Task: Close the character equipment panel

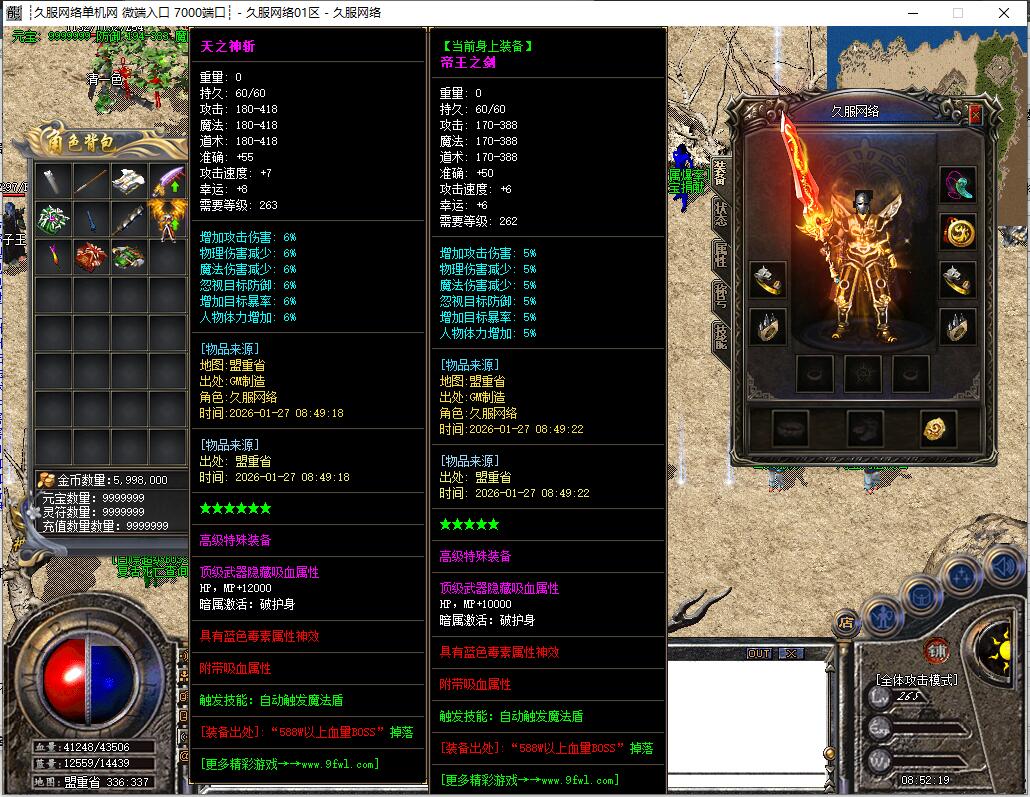Action: [x=976, y=115]
